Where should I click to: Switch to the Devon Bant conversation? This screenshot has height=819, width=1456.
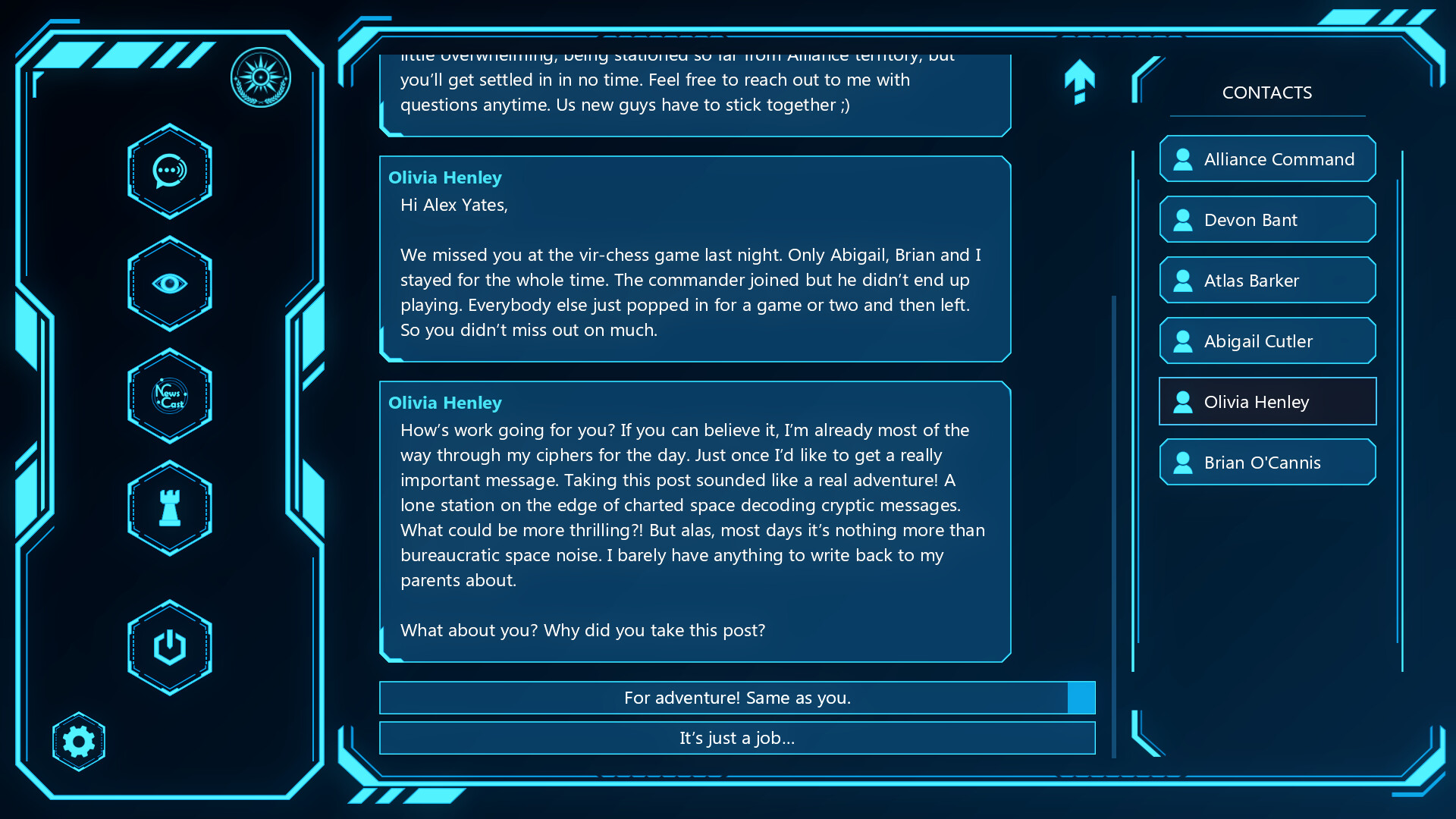click(x=1266, y=219)
